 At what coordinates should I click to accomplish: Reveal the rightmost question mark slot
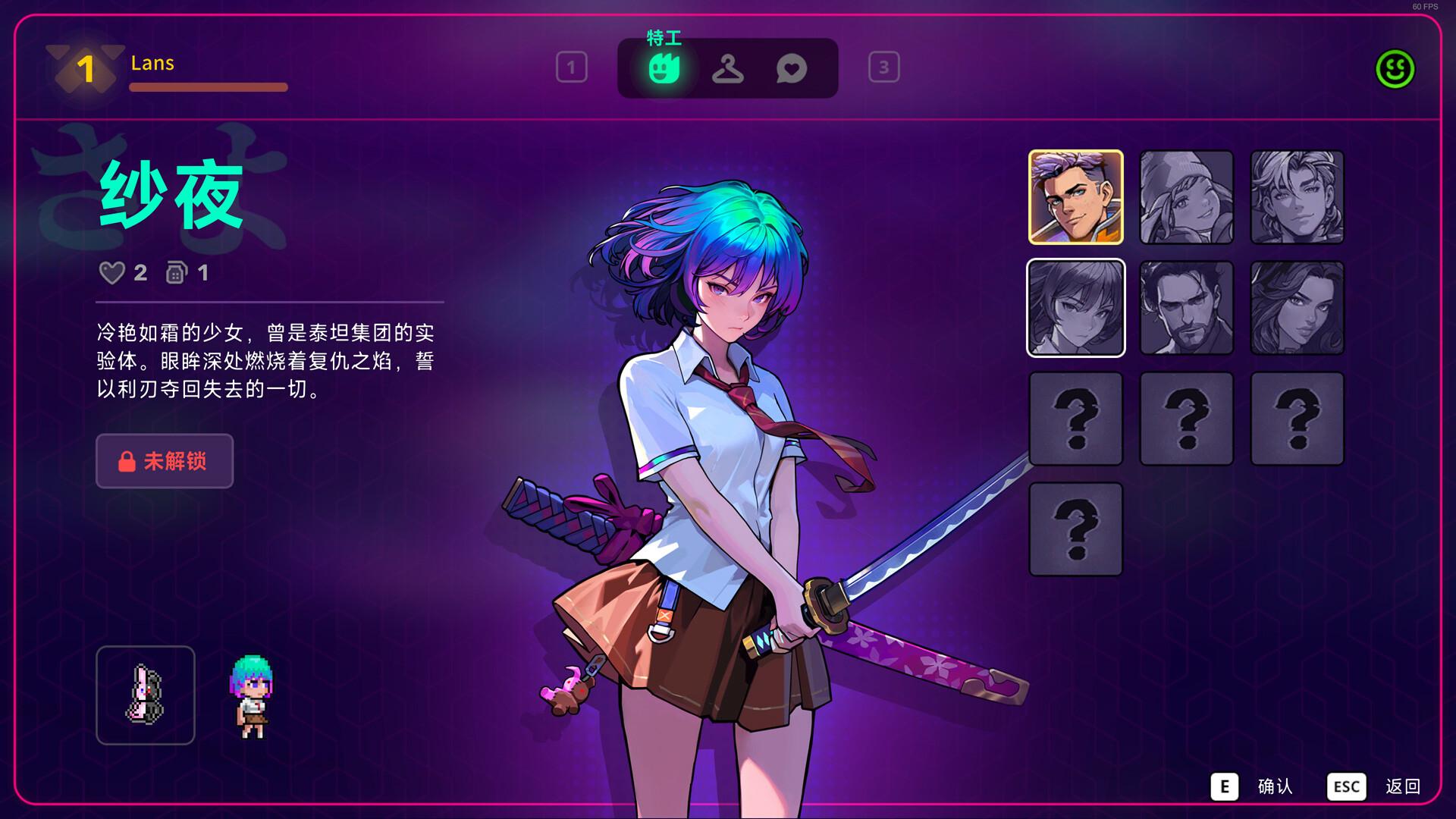1298,418
